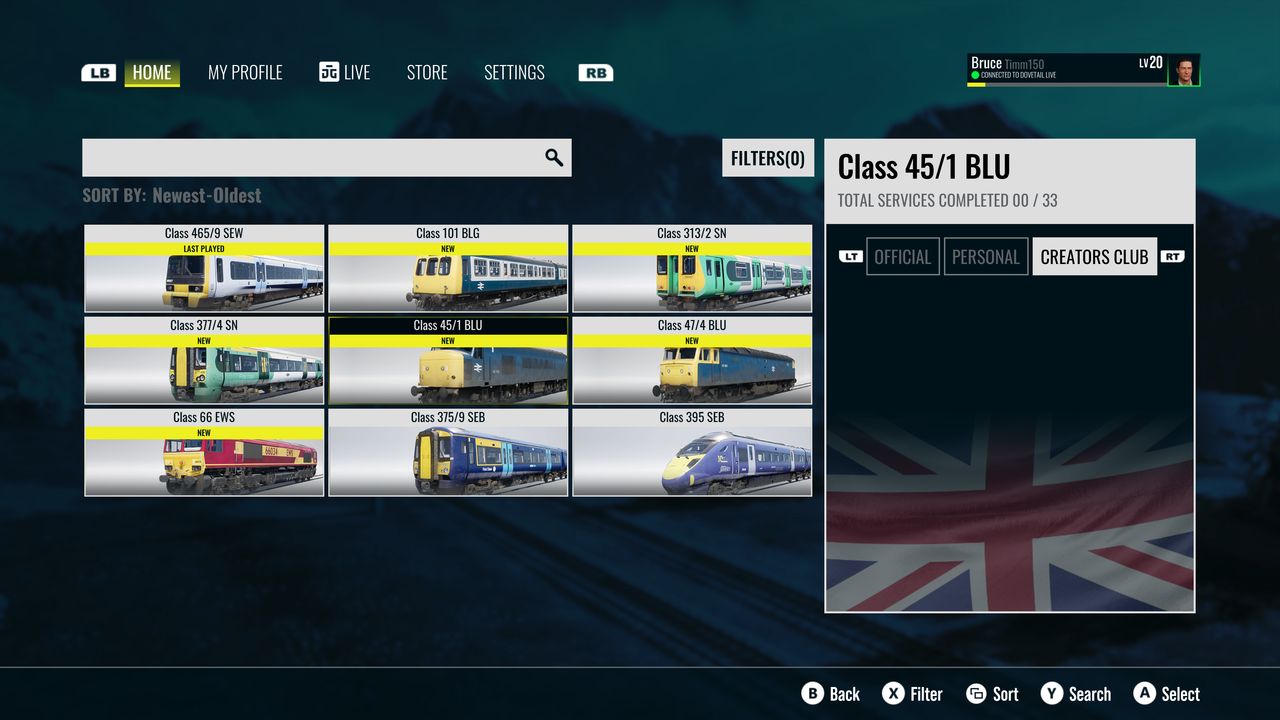
Task: Select the Class 465/9 SEW train
Action: pos(204,269)
